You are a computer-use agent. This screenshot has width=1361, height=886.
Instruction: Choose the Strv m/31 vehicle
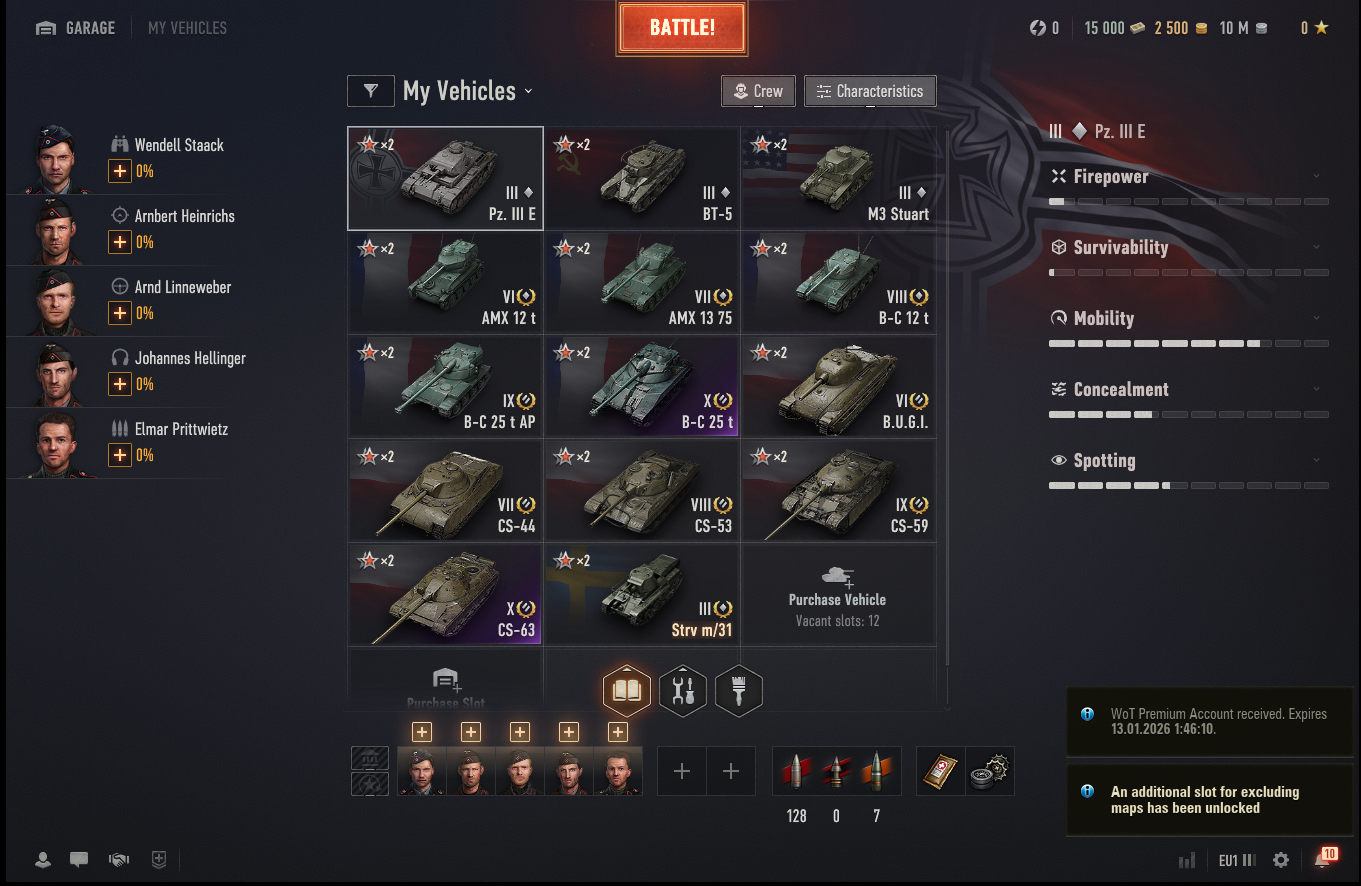coord(642,594)
